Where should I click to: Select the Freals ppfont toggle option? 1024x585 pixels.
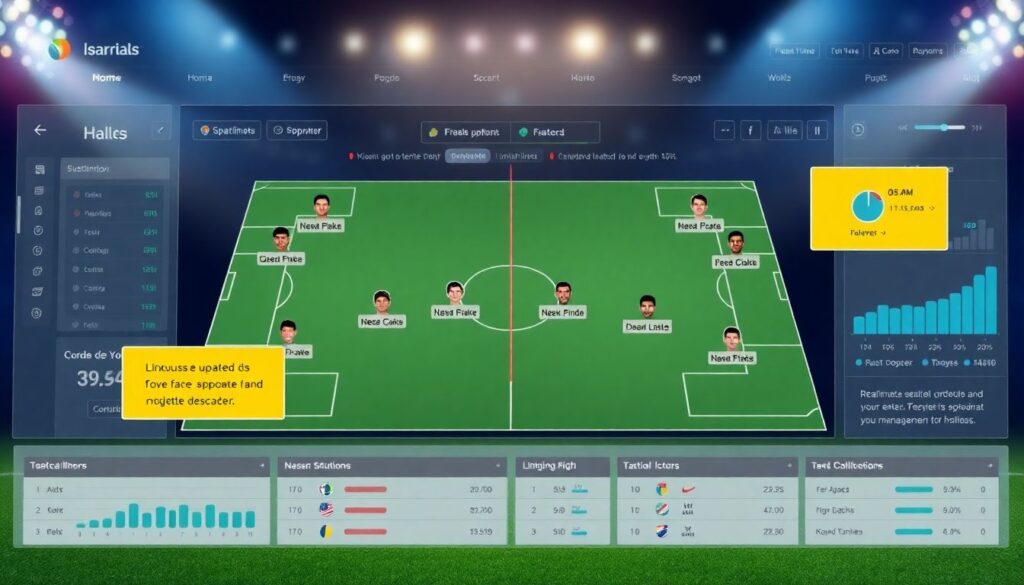464,132
